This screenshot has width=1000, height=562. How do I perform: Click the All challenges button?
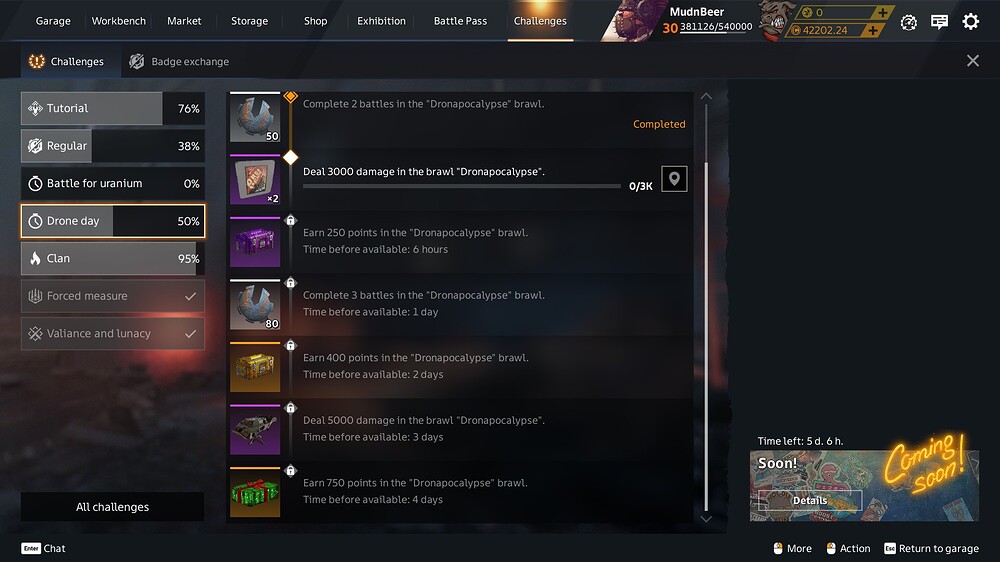point(112,507)
